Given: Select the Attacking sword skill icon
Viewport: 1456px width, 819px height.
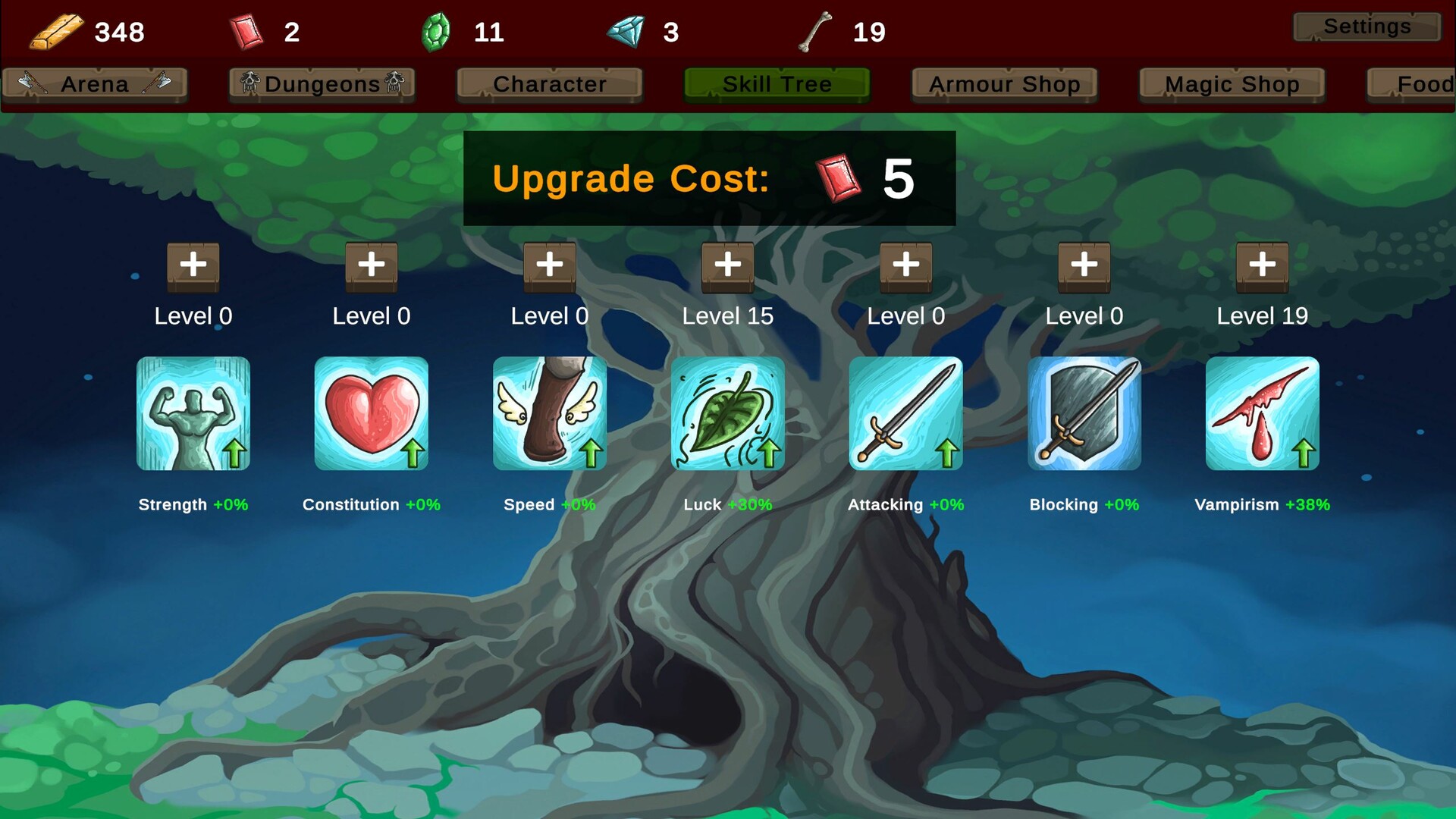Looking at the screenshot, I should [905, 413].
